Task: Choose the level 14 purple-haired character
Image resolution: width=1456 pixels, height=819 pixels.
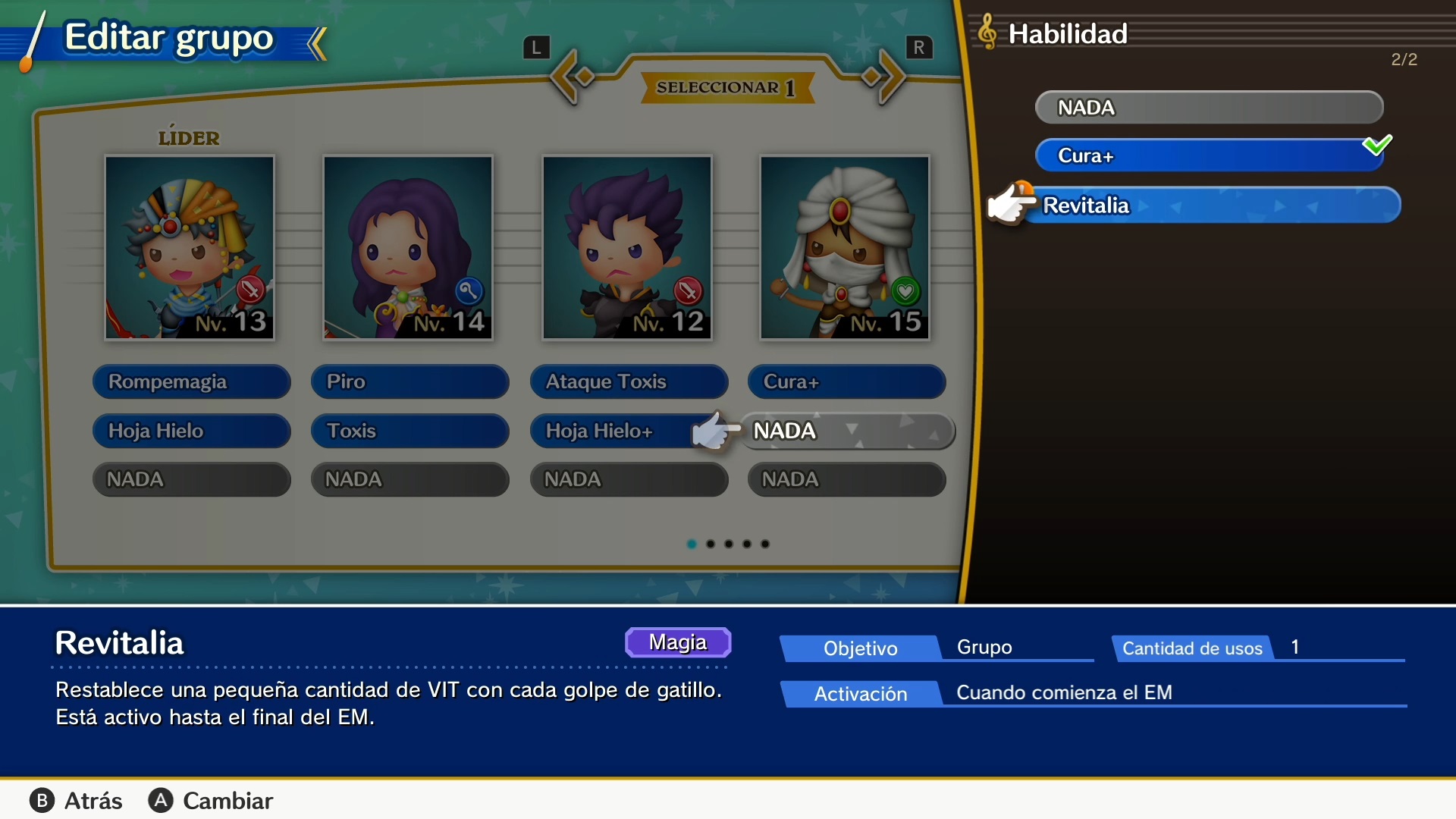Action: click(x=408, y=247)
